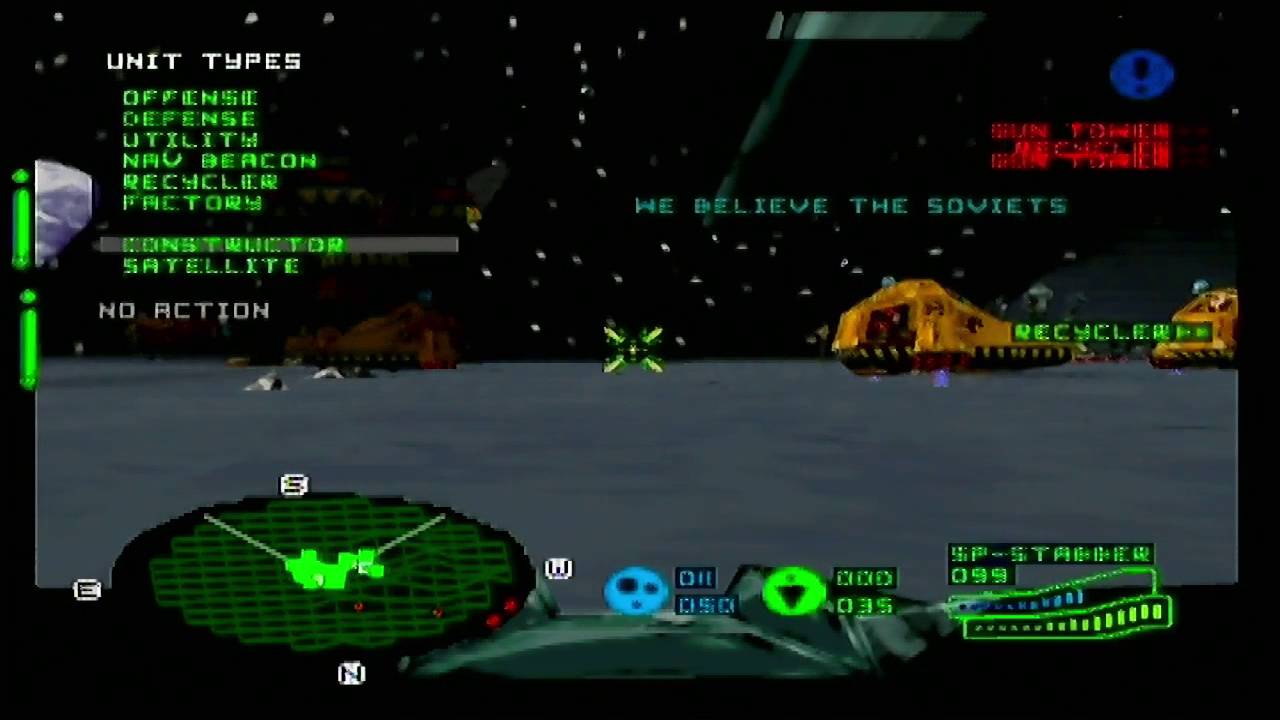1280x720 pixels.
Task: Click the NO ACTION command
Action: tap(184, 310)
